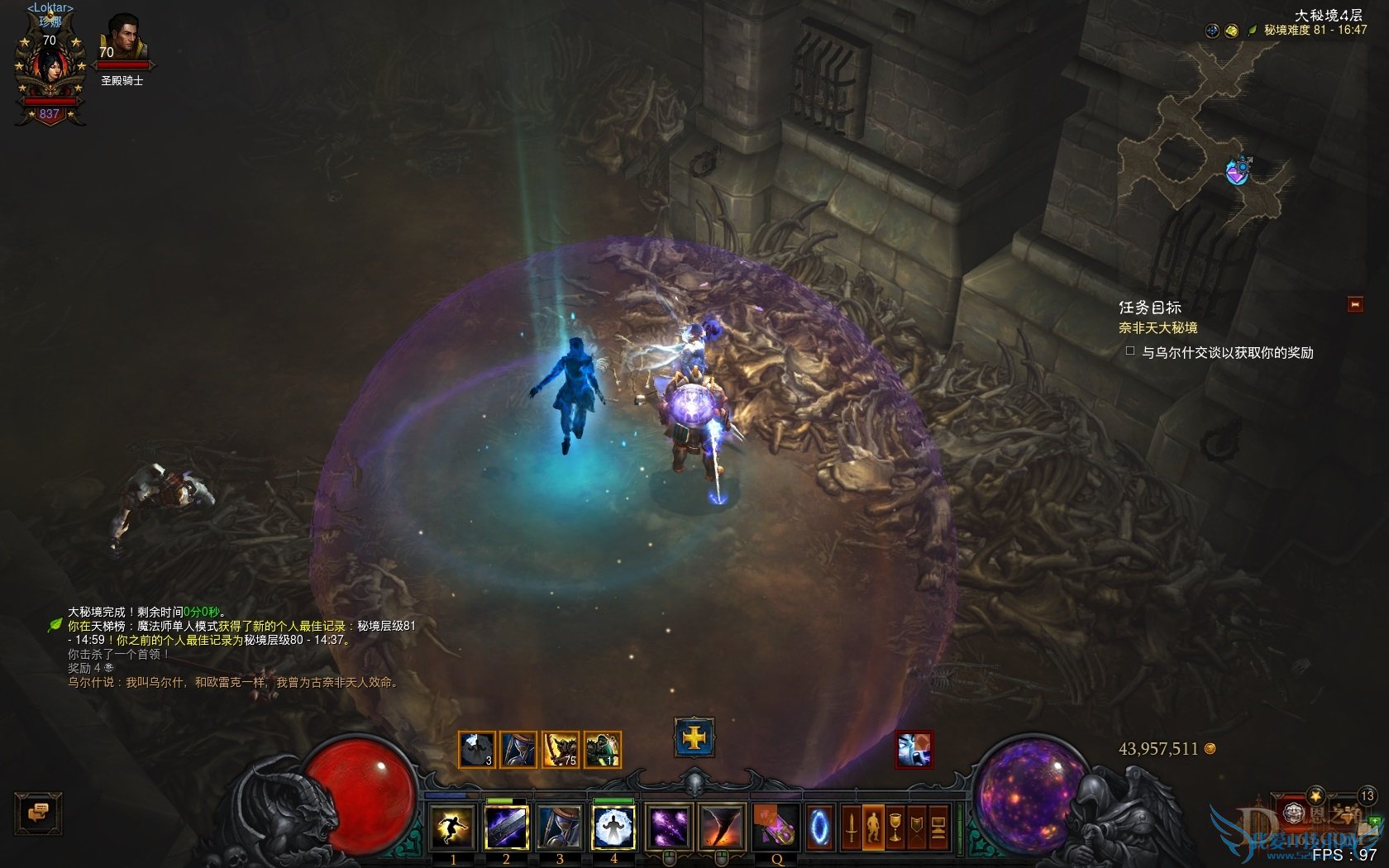Activate the Teleport skill in slot 1

coord(452,827)
